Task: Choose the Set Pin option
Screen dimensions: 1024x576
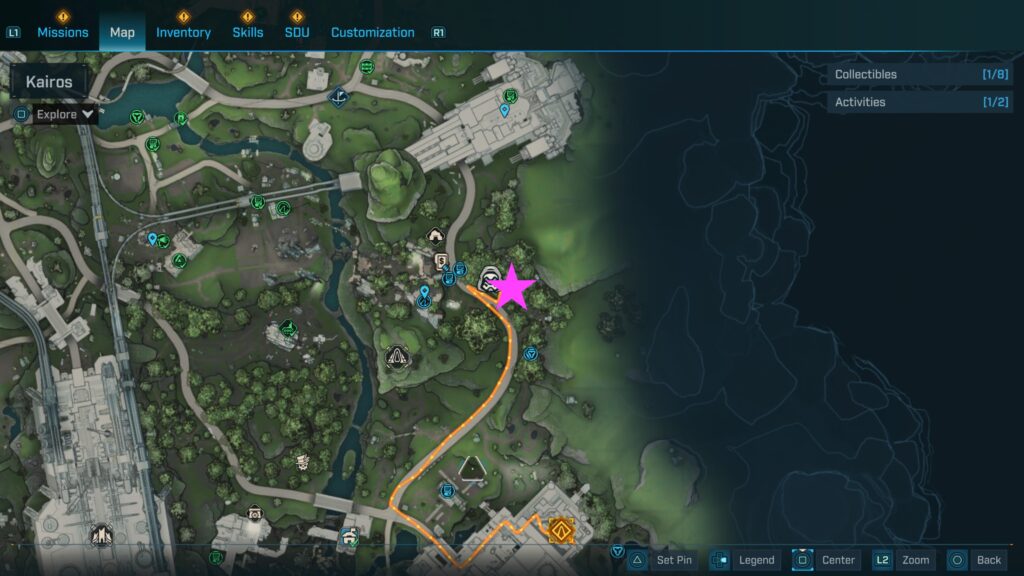Action: 673,560
